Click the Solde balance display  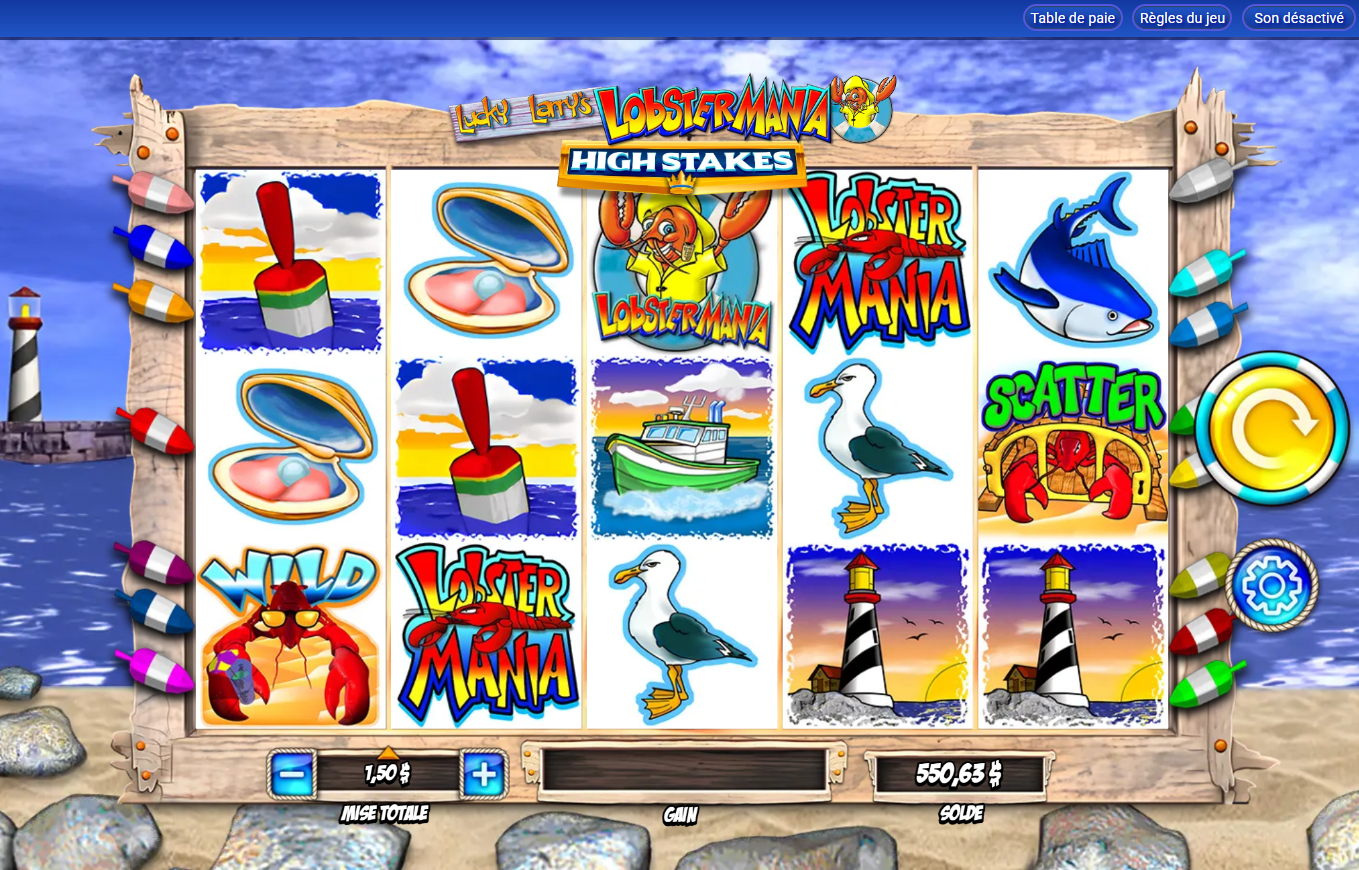point(960,773)
